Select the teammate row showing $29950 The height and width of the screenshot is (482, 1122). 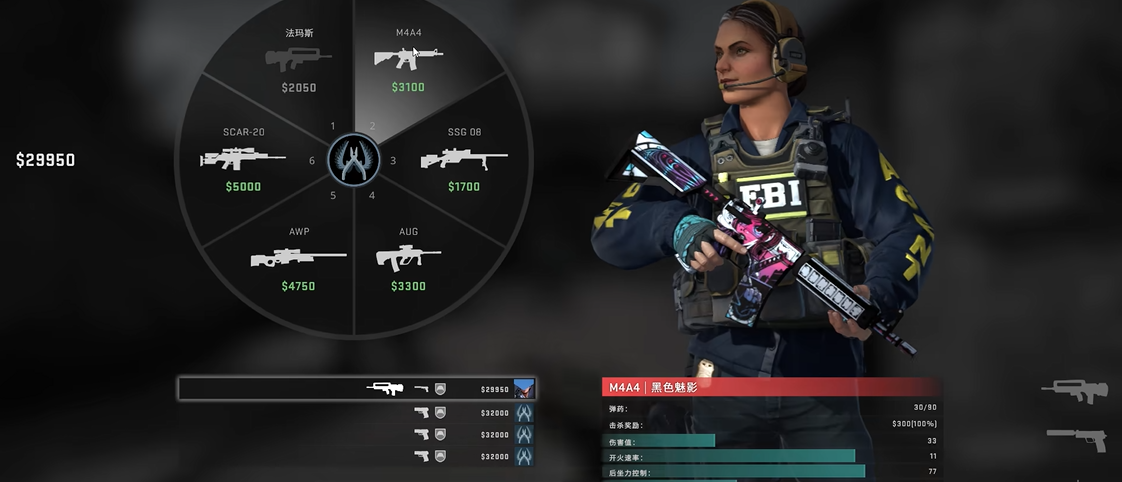[356, 389]
